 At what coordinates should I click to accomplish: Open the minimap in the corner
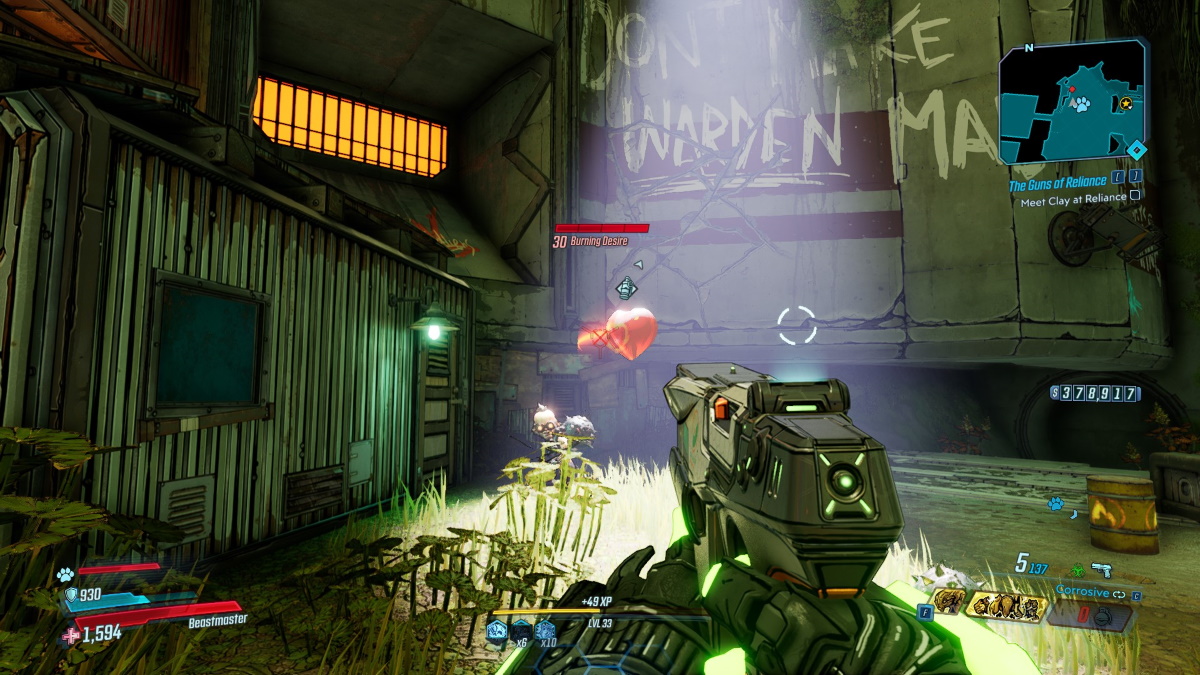click(x=1072, y=101)
